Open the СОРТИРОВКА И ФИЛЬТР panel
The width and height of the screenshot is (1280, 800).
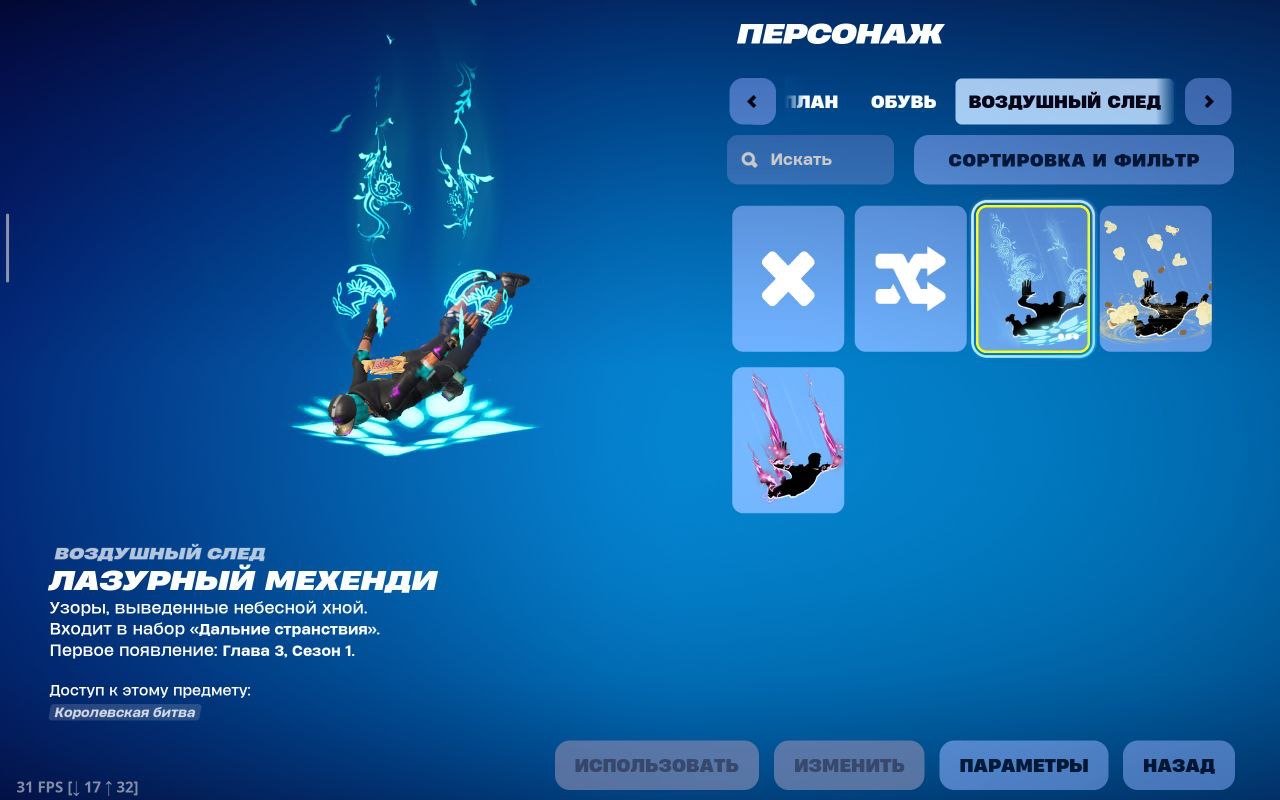[1074, 159]
